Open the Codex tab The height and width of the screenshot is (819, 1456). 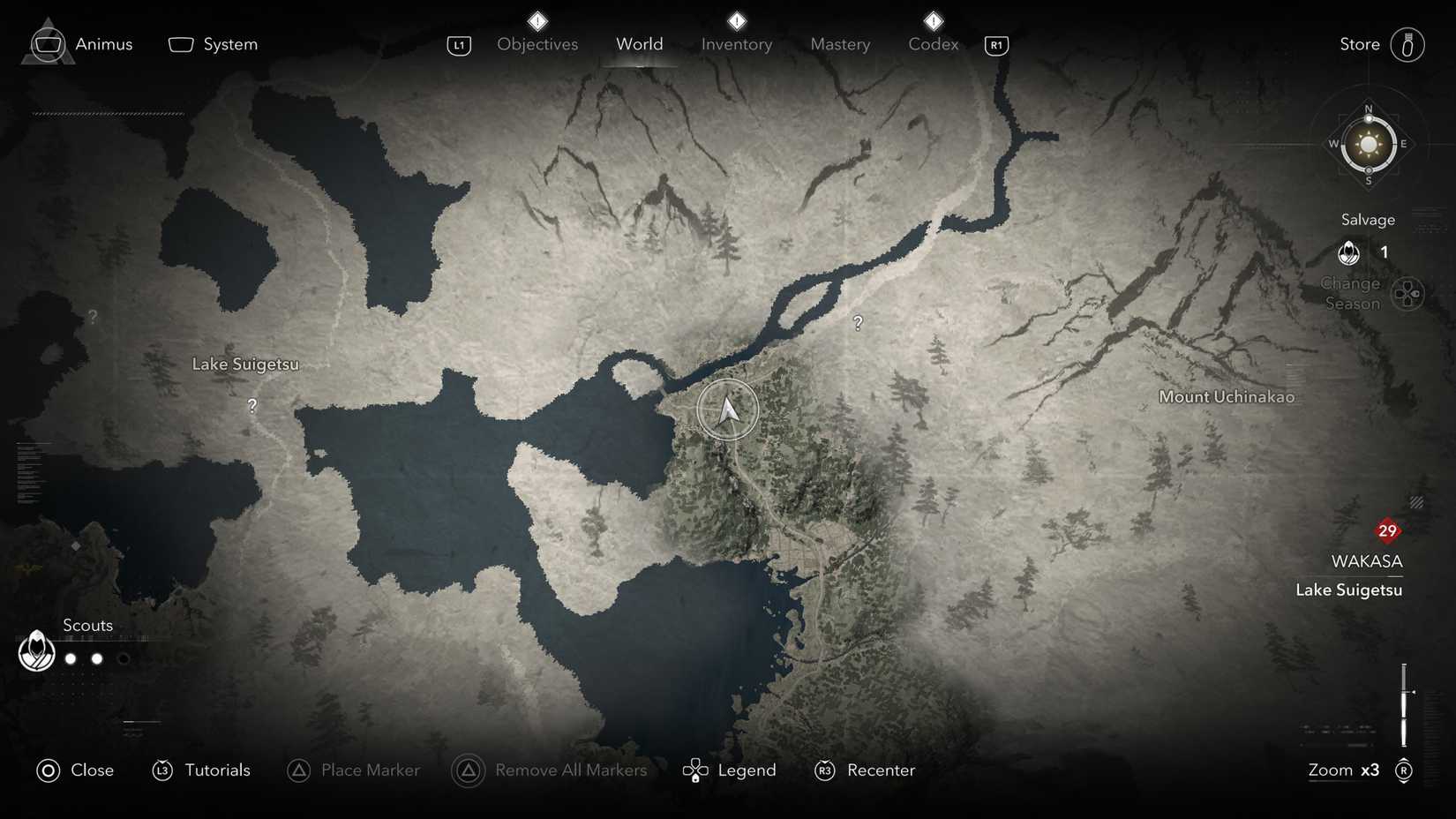pos(932,43)
